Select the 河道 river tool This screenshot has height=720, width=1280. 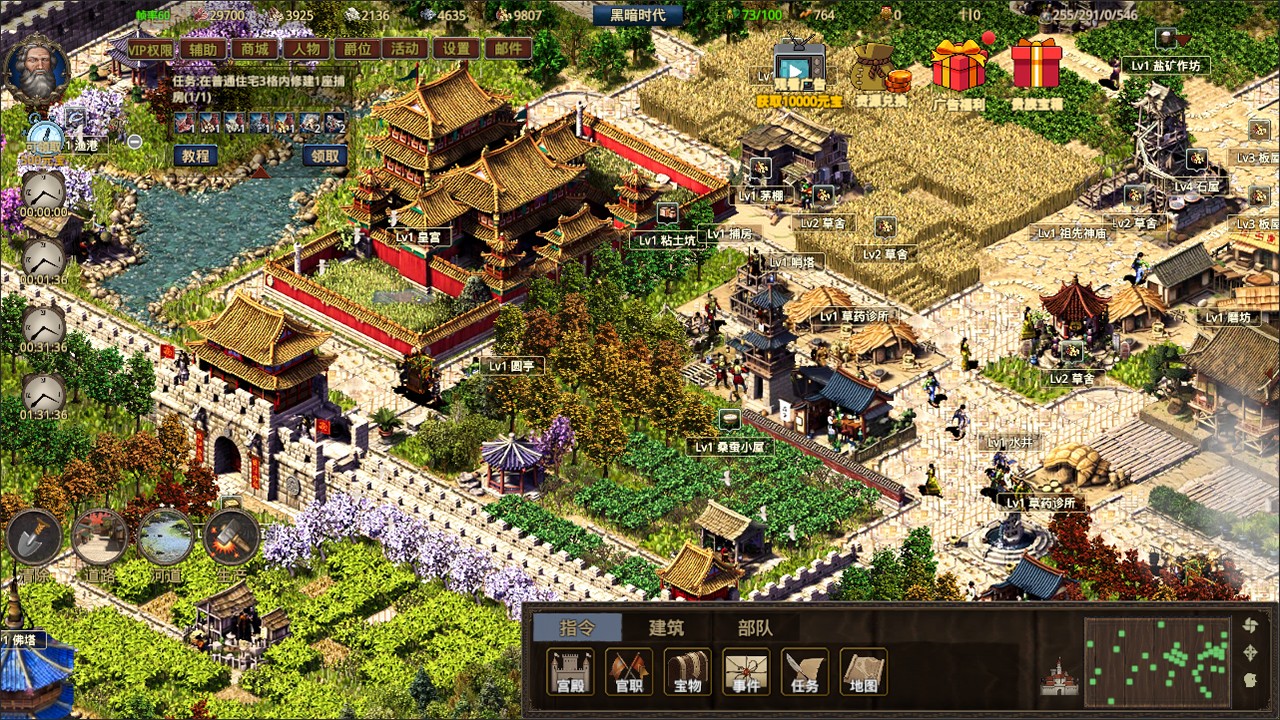[x=166, y=538]
